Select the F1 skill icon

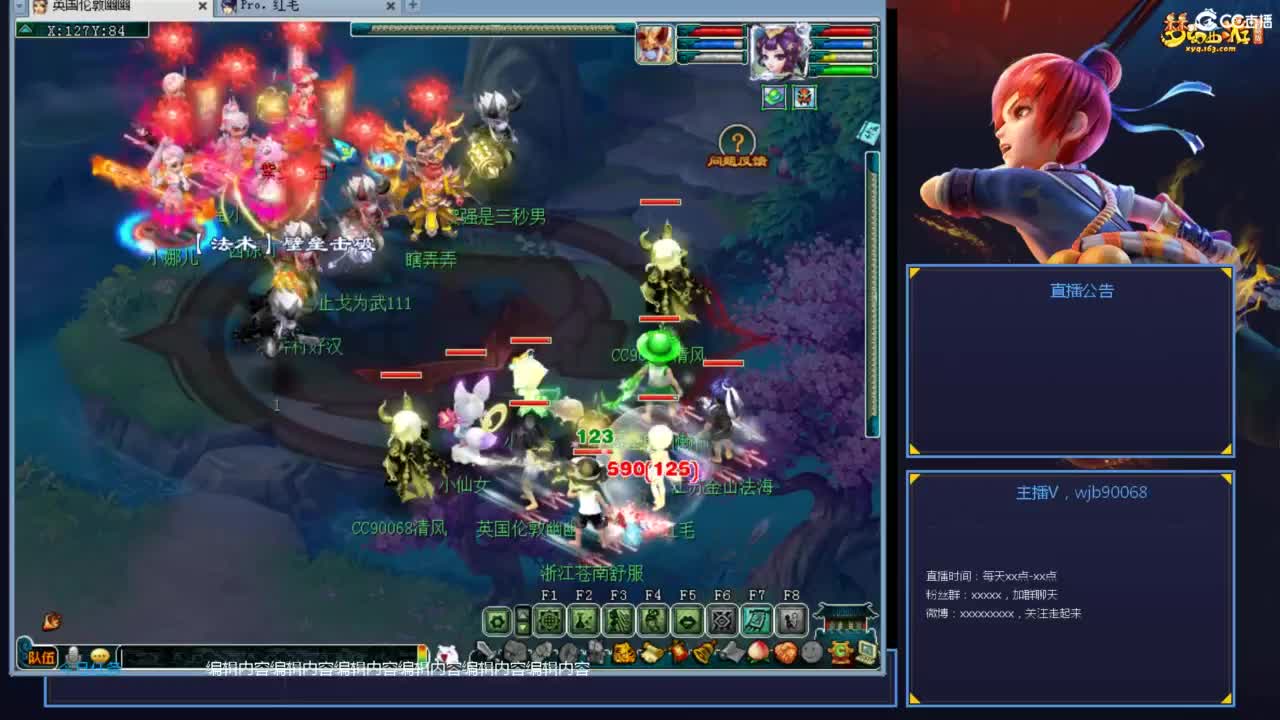(551, 621)
